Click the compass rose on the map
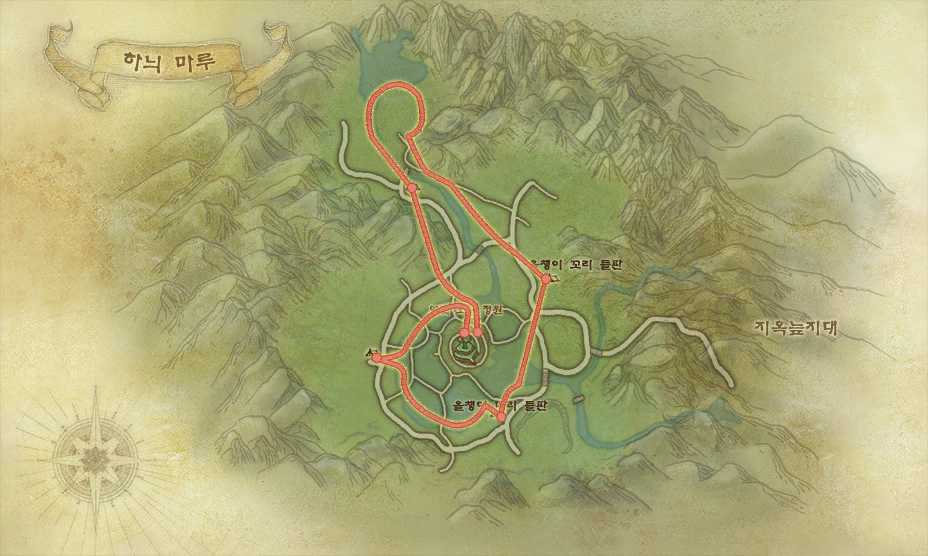928x556 pixels. point(96,457)
